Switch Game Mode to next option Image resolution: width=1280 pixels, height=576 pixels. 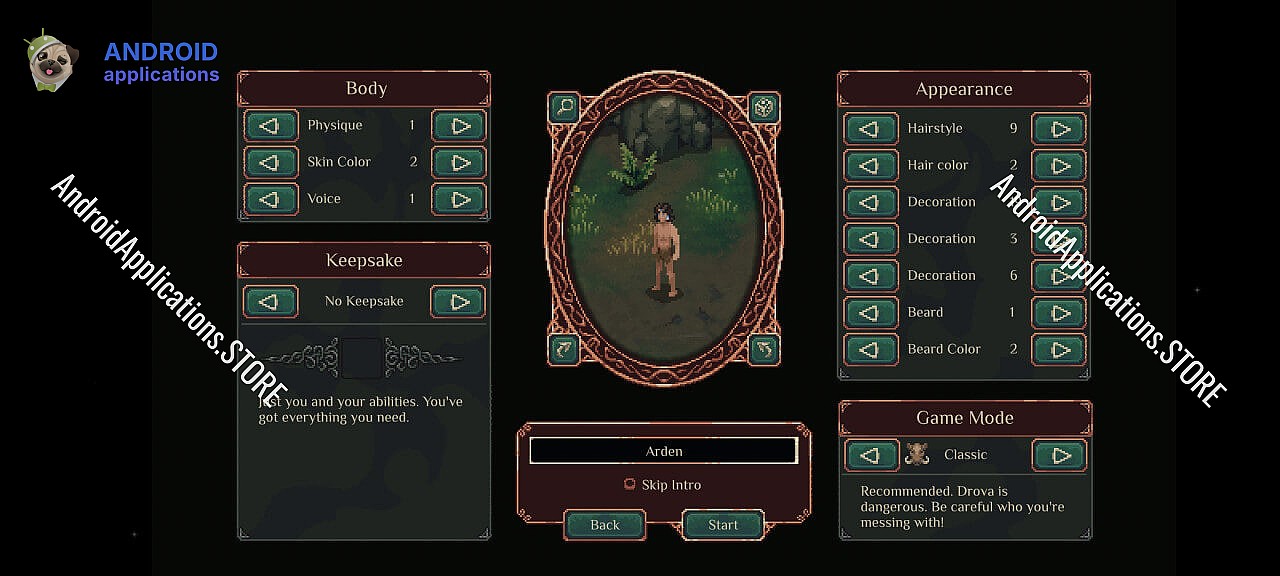(x=1059, y=456)
